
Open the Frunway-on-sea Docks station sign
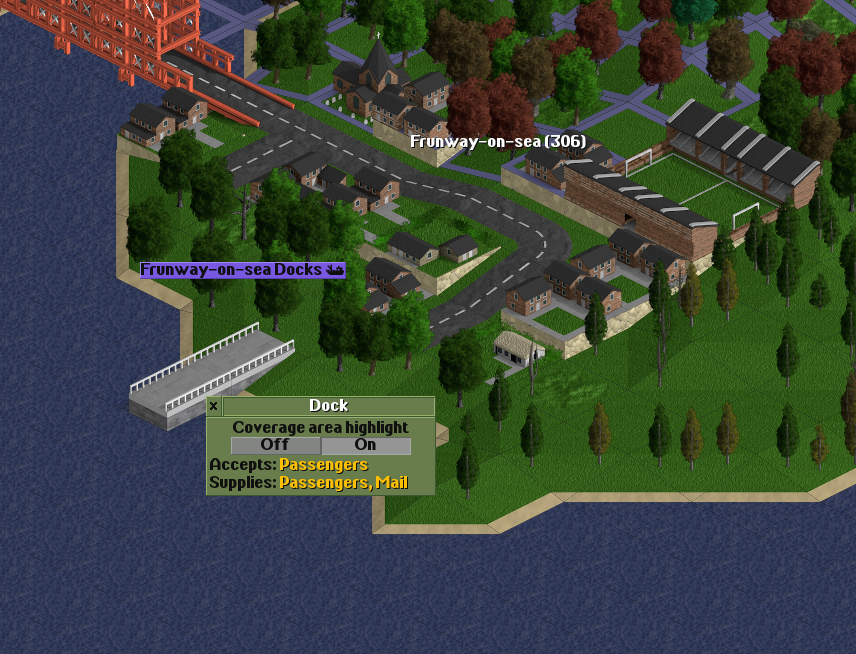242,270
